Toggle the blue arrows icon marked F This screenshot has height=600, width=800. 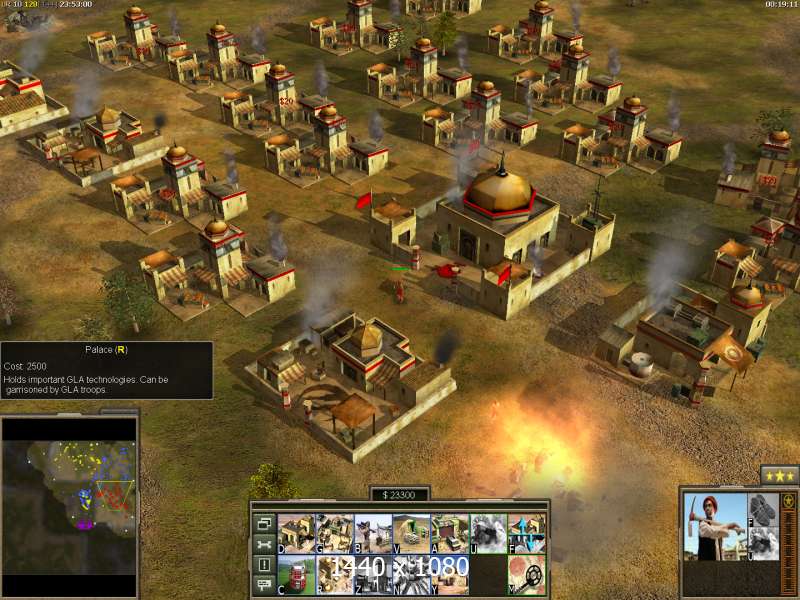[x=527, y=533]
